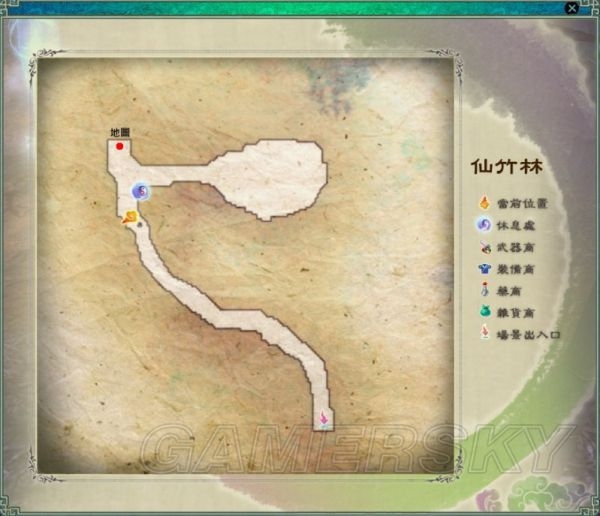Select the blue swirl rest point marker on map
The height and width of the screenshot is (516, 600).
(x=141, y=190)
